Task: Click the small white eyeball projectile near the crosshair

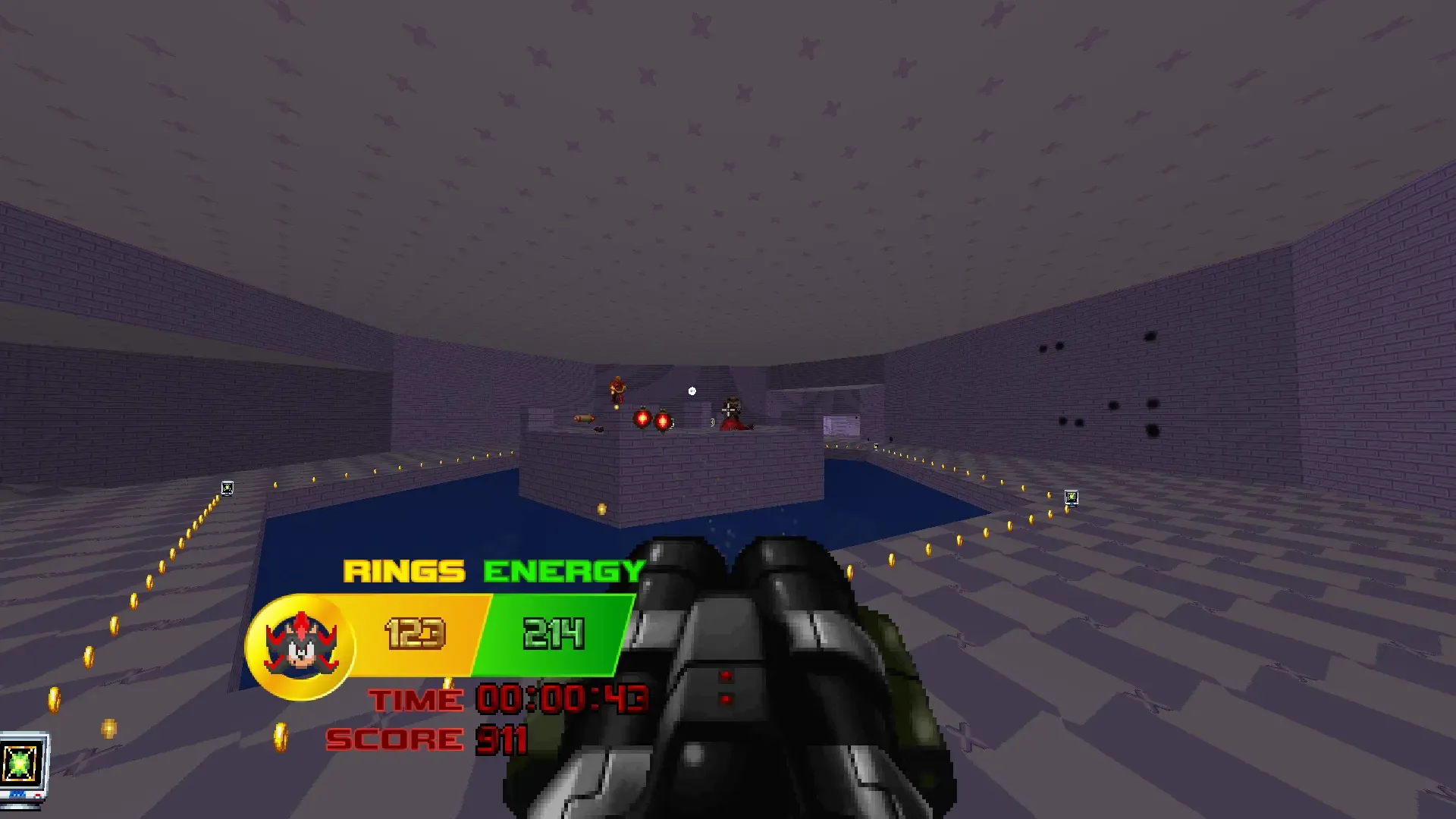Action: click(x=692, y=390)
